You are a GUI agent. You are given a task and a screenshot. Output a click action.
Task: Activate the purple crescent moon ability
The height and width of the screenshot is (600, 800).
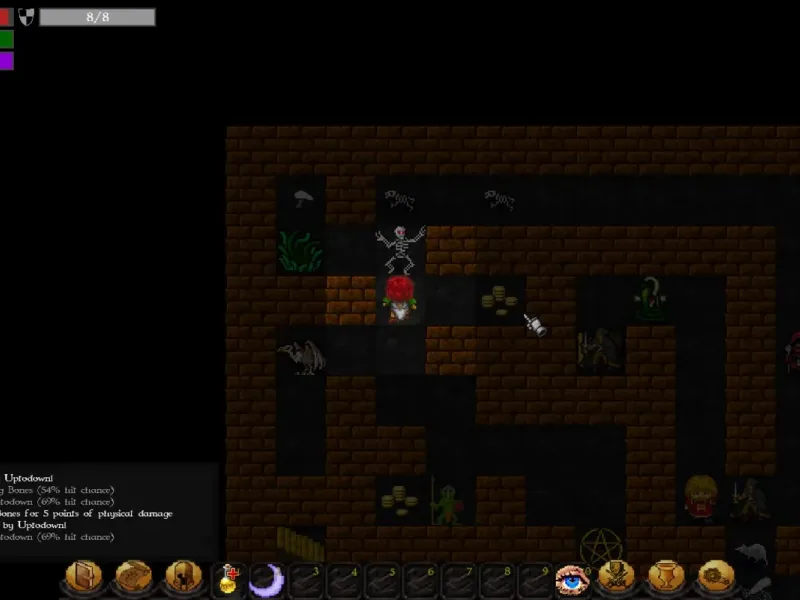[266, 579]
